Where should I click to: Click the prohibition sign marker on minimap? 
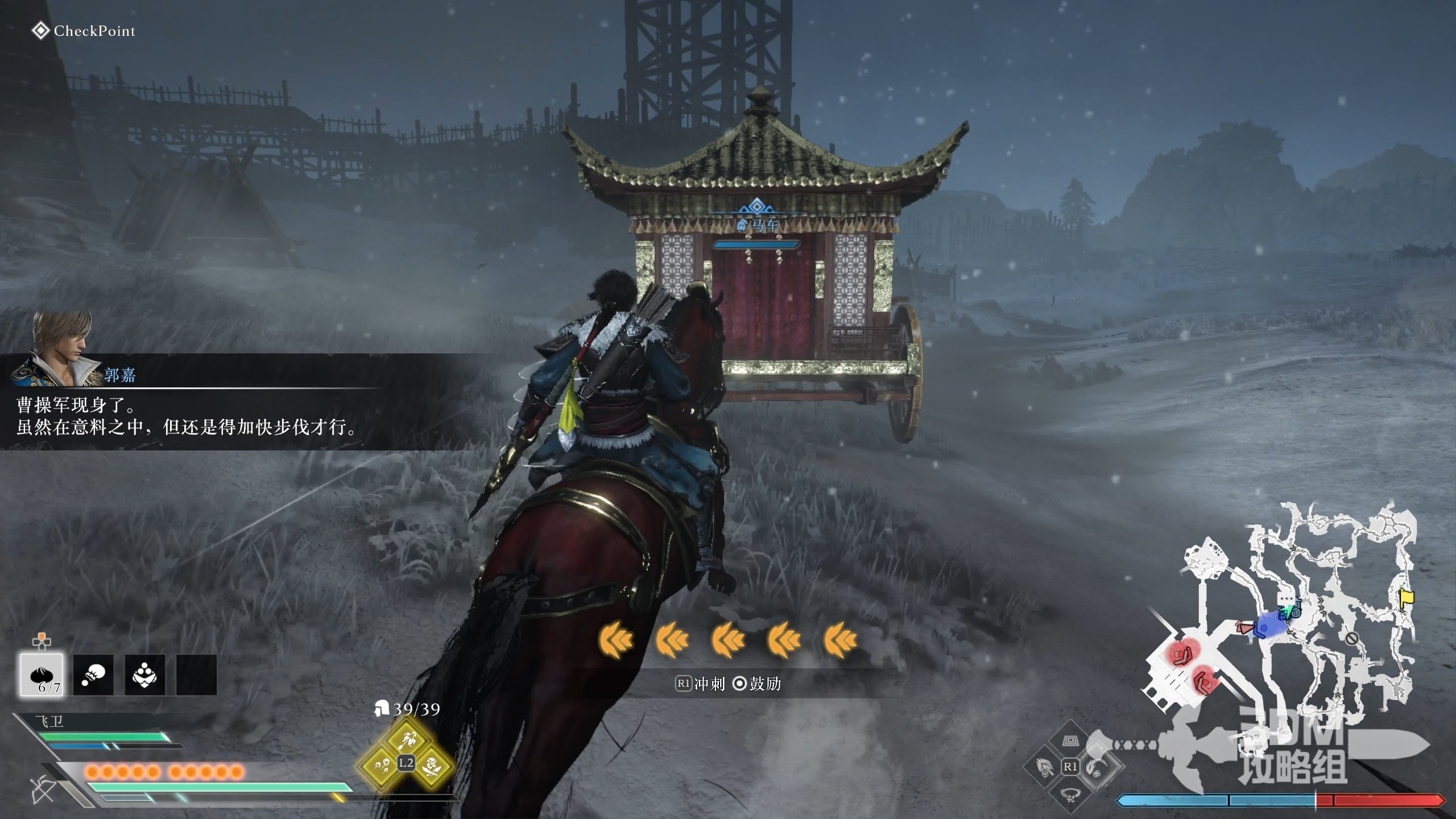pos(1352,638)
